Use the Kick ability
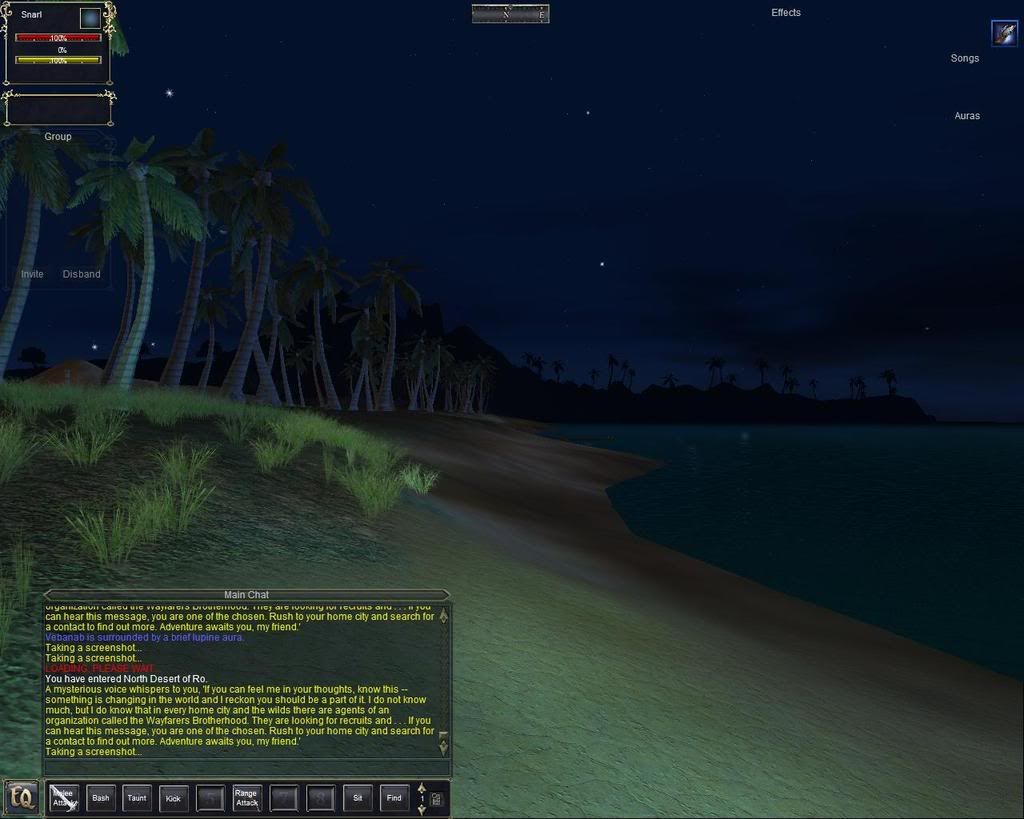The image size is (1024, 819). 173,798
